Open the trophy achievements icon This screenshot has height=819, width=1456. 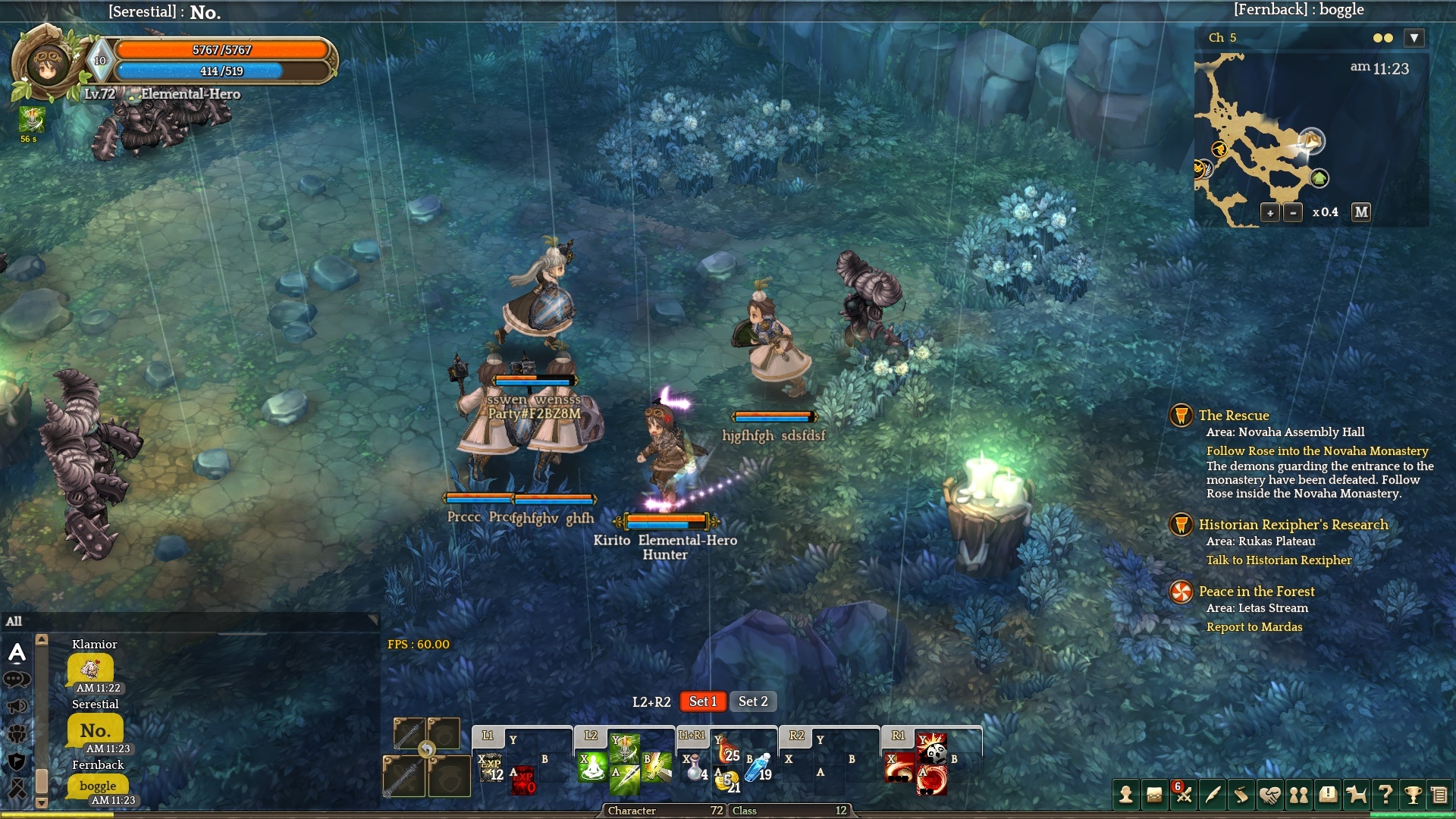(1413, 795)
